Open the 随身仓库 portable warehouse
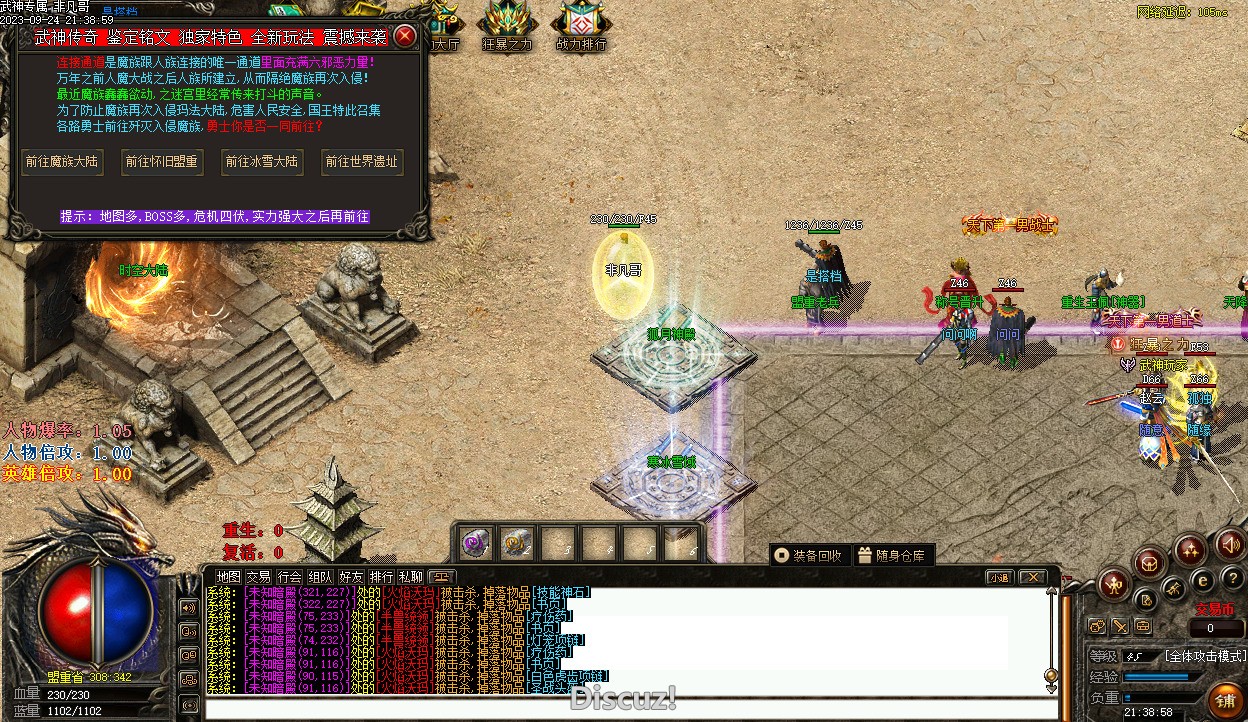1248x722 pixels. 892,556
